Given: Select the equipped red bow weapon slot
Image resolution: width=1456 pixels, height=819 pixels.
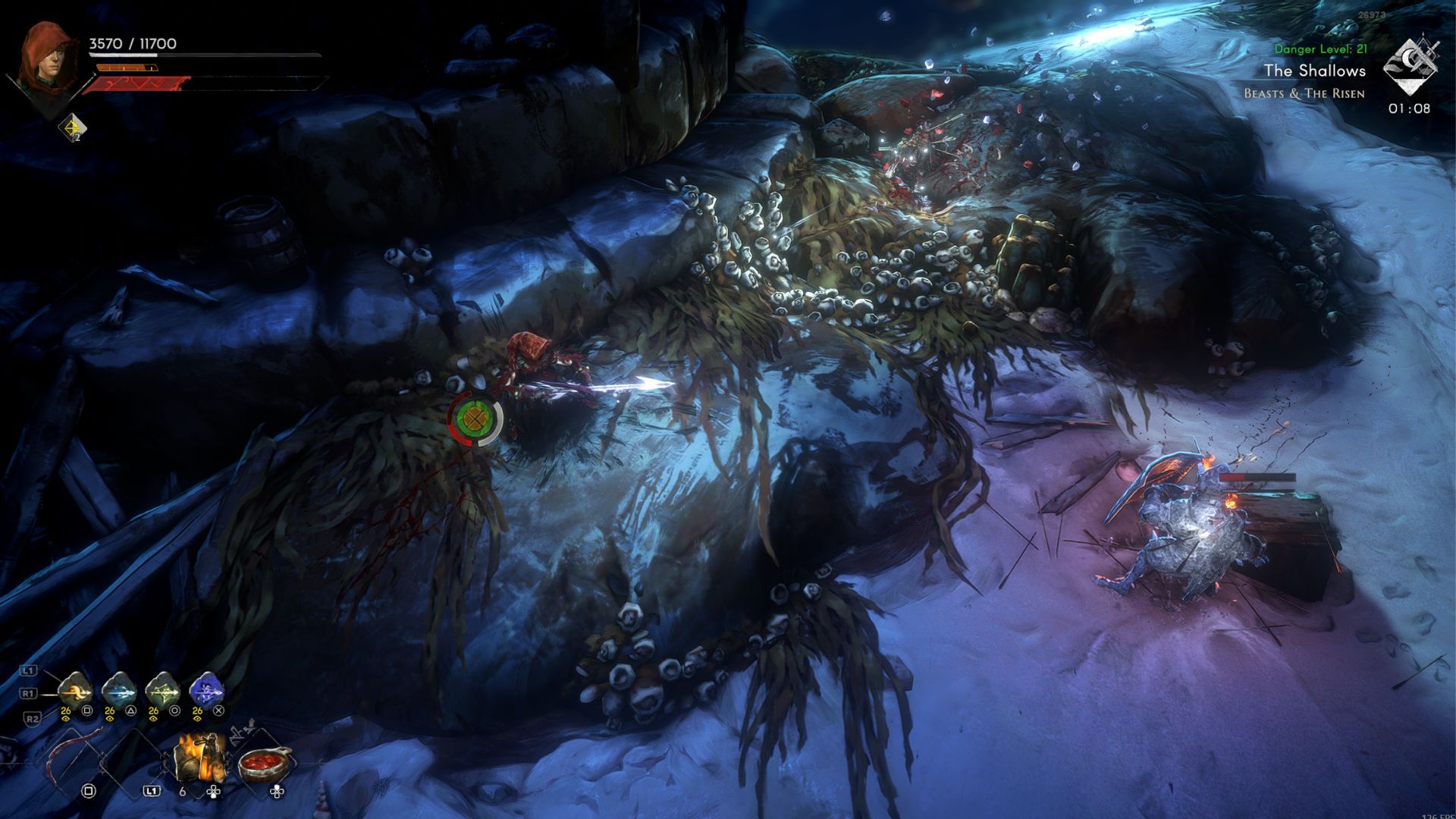Looking at the screenshot, I should tap(76, 758).
